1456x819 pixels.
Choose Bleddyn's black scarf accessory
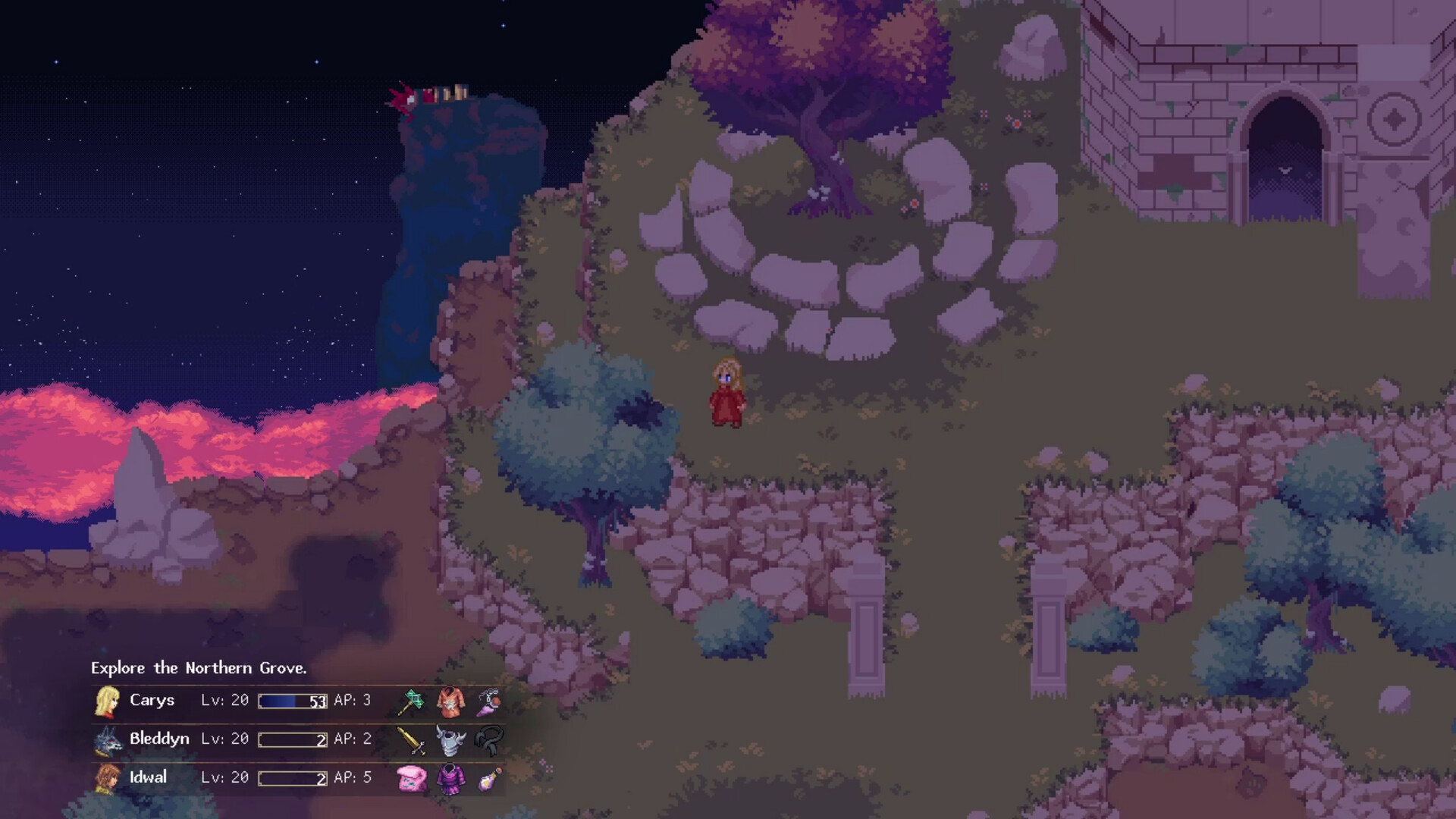coord(489,740)
